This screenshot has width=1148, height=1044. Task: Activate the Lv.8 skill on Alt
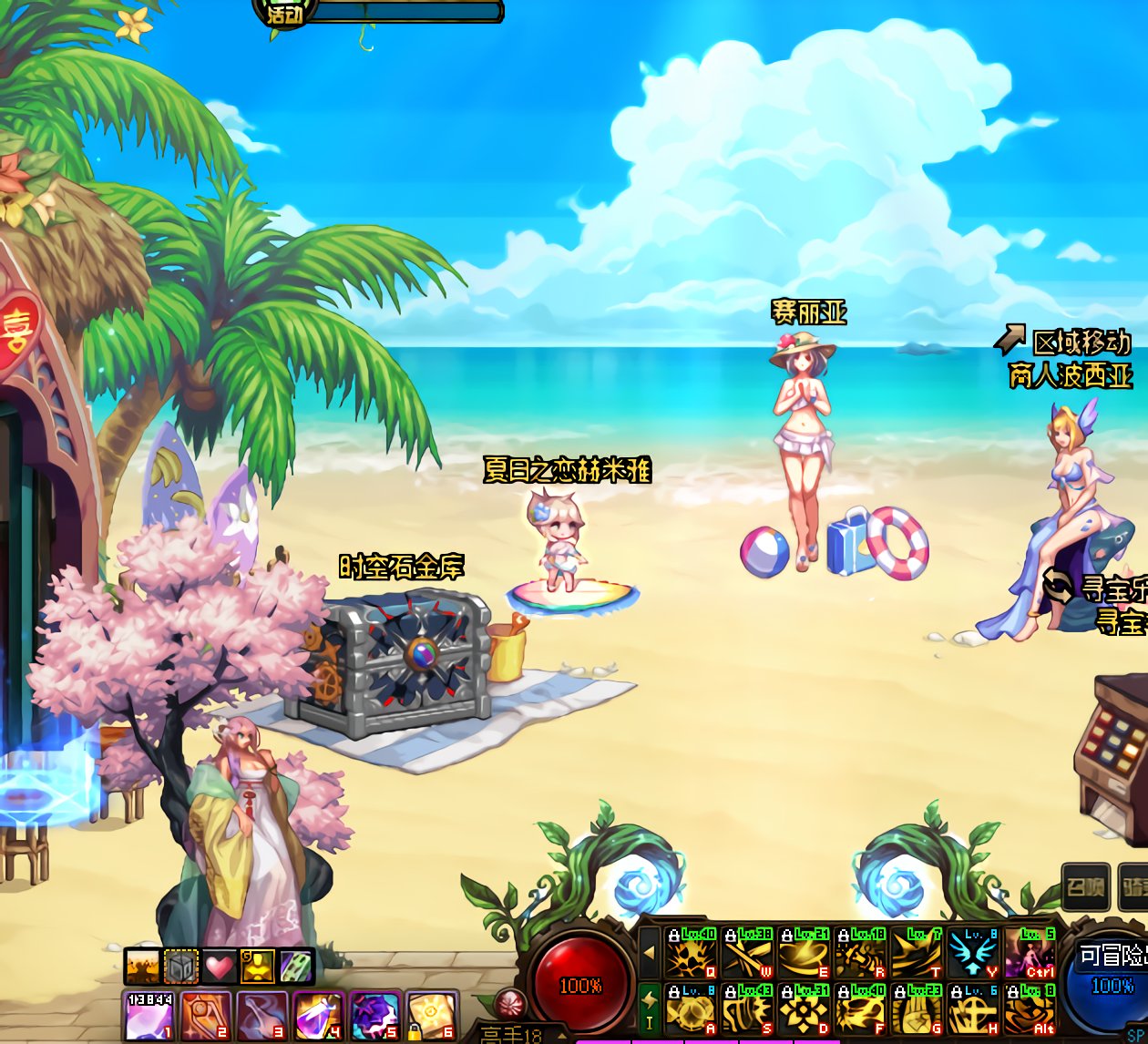coord(1029,1008)
